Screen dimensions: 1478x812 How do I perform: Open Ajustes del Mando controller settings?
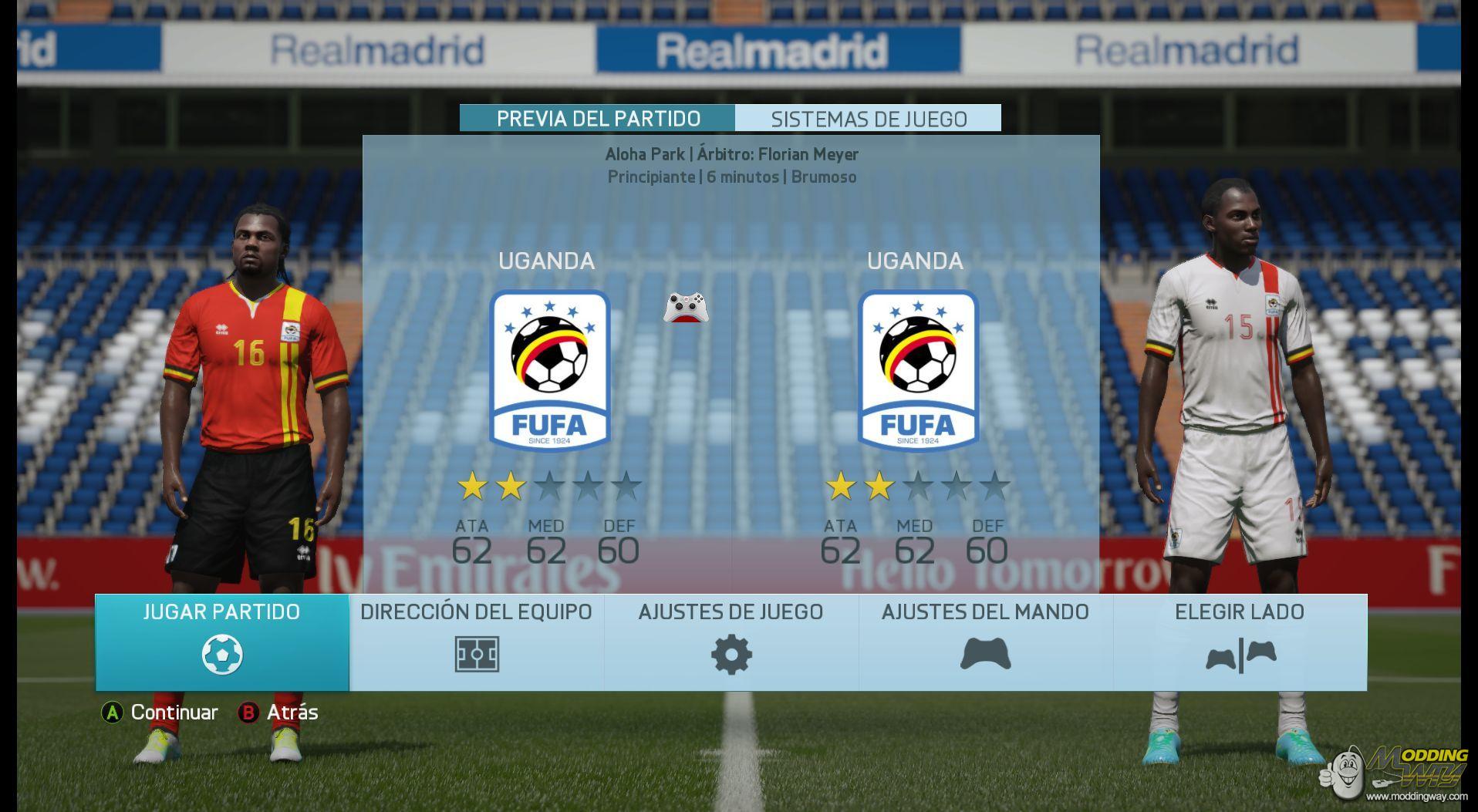click(985, 642)
